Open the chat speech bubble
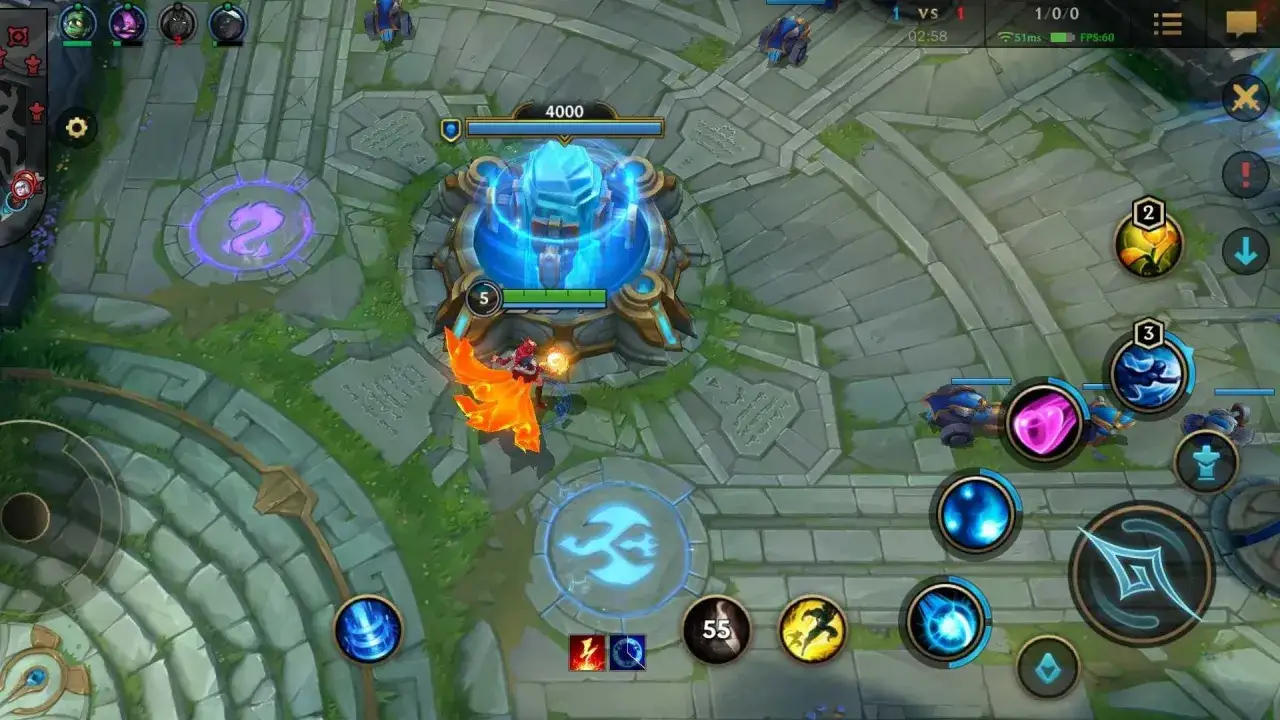 pos(1241,24)
